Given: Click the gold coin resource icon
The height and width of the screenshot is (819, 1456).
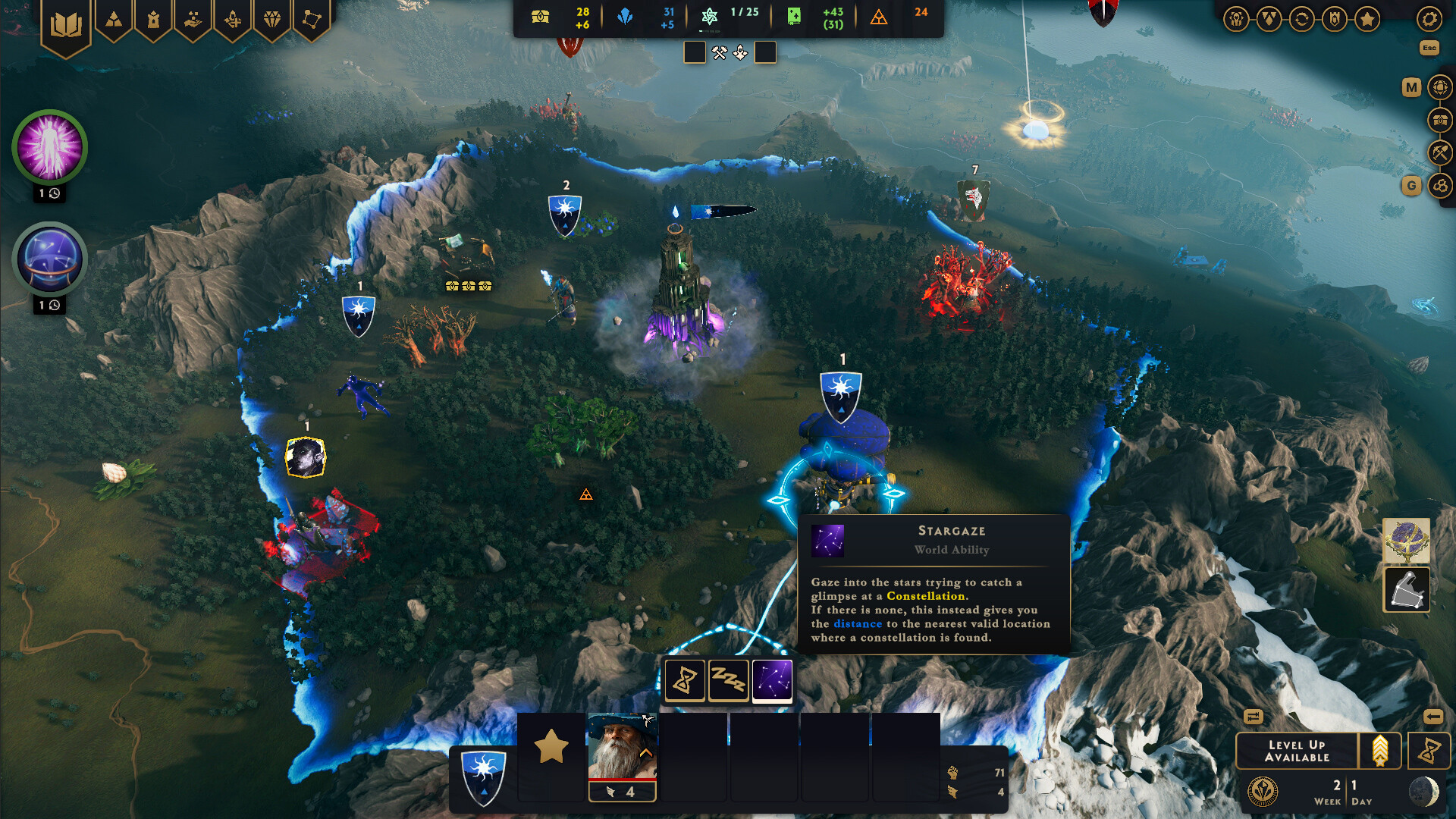Looking at the screenshot, I should (540, 16).
